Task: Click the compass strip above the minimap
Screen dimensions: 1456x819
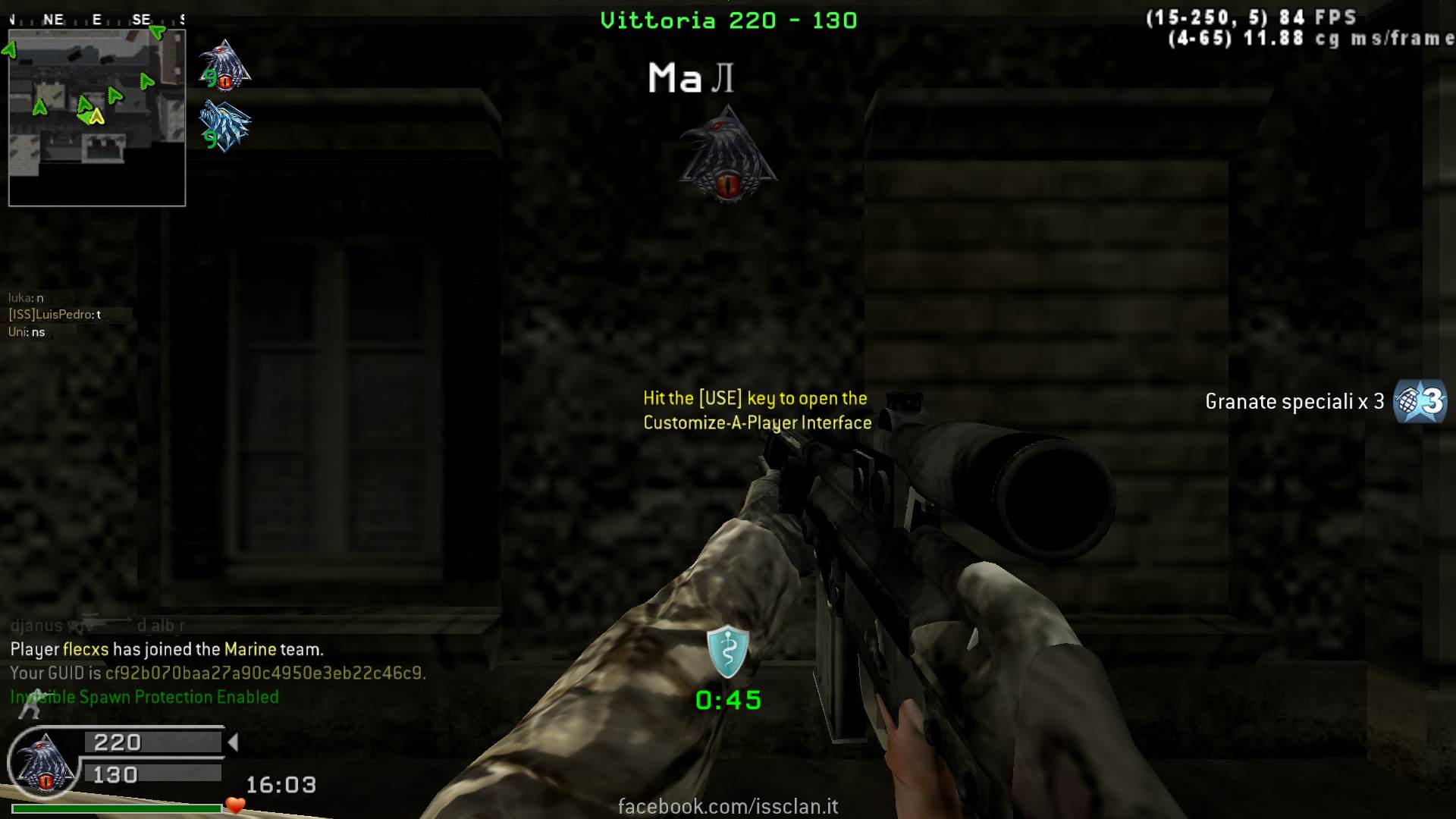Action: click(x=97, y=20)
